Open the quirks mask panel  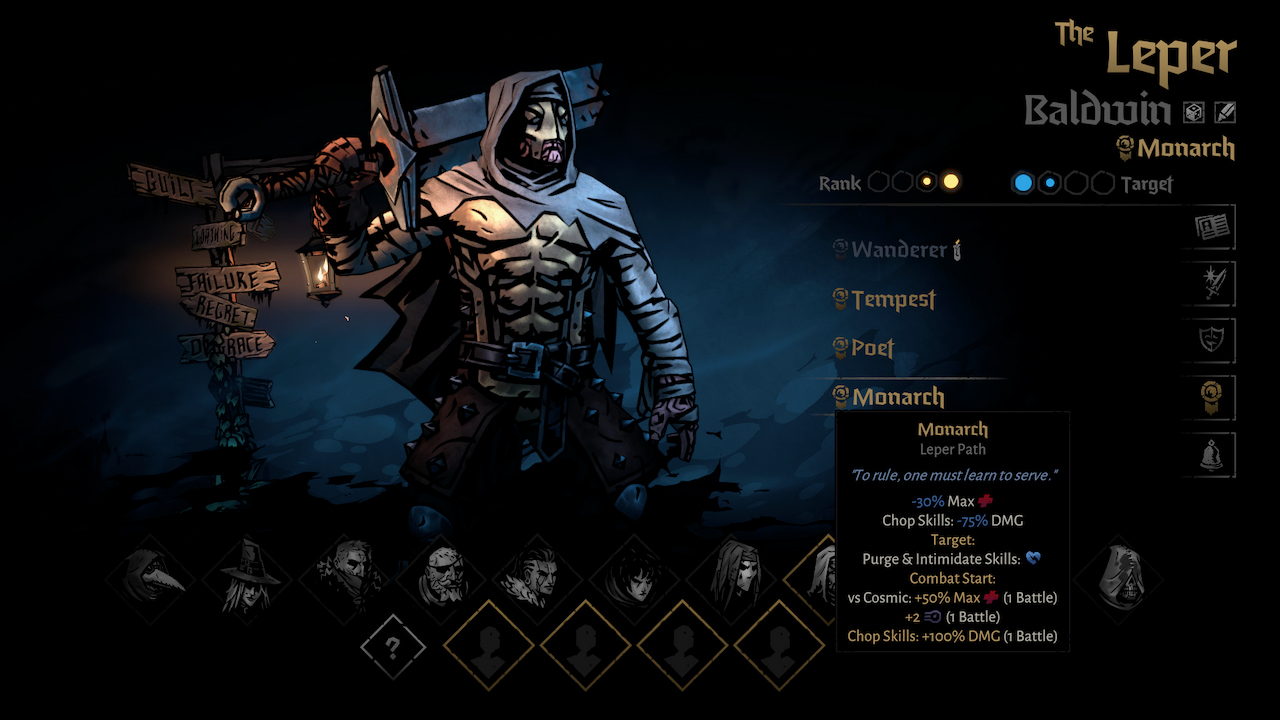pos(1209,340)
